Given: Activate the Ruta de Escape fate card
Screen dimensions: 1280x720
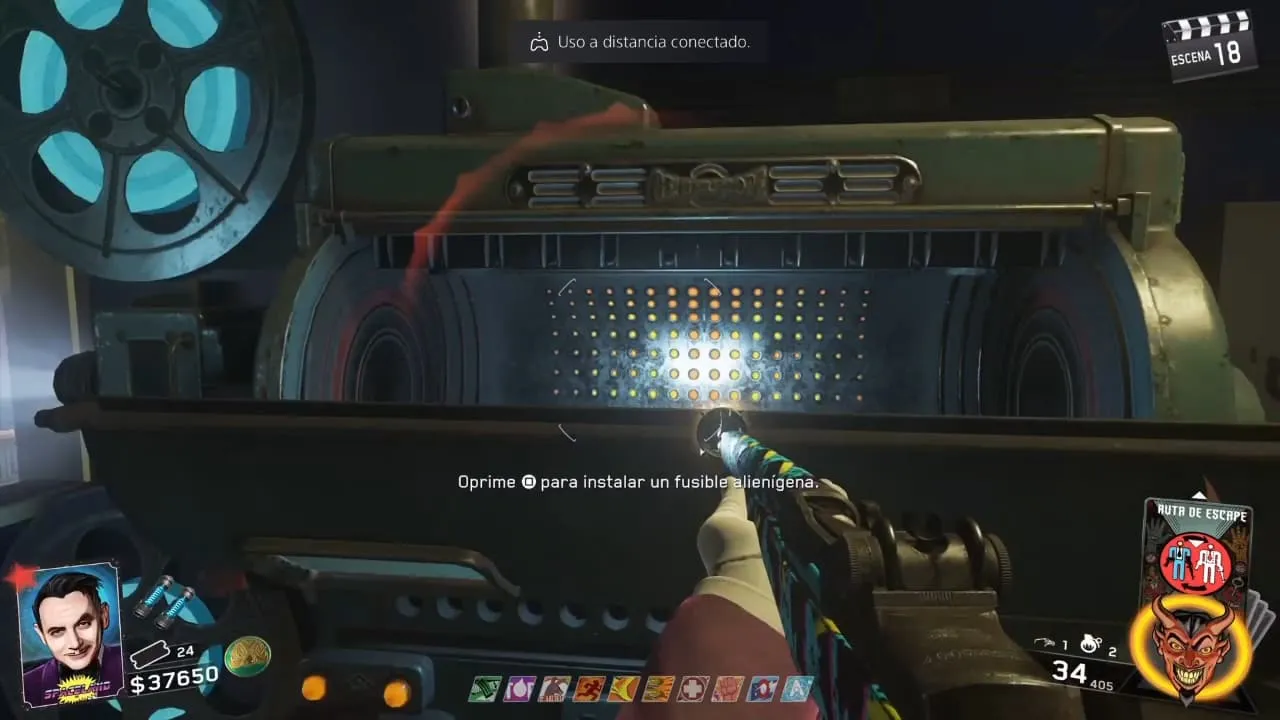Looking at the screenshot, I should tap(1196, 548).
